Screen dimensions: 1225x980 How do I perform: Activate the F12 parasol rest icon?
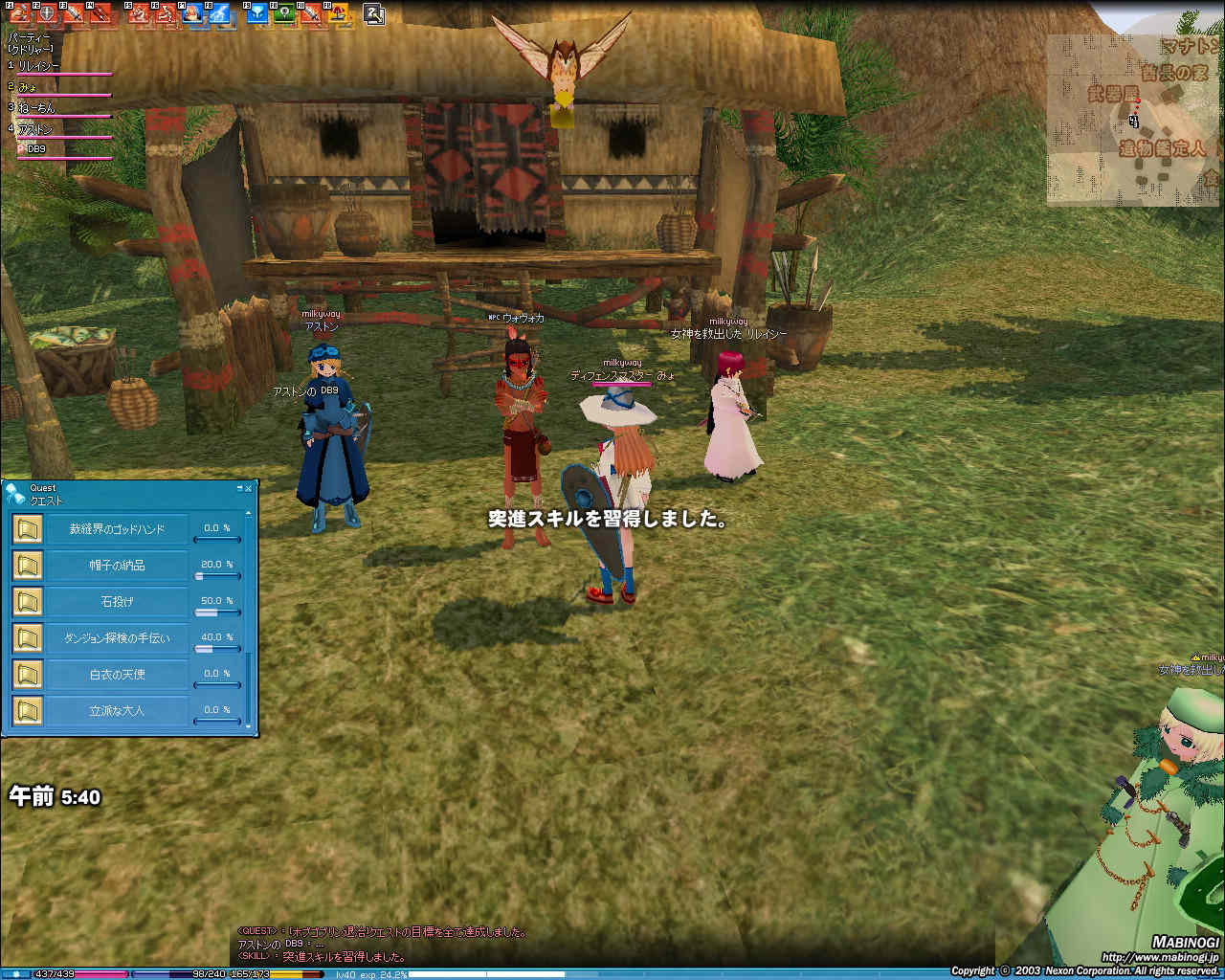point(338,13)
